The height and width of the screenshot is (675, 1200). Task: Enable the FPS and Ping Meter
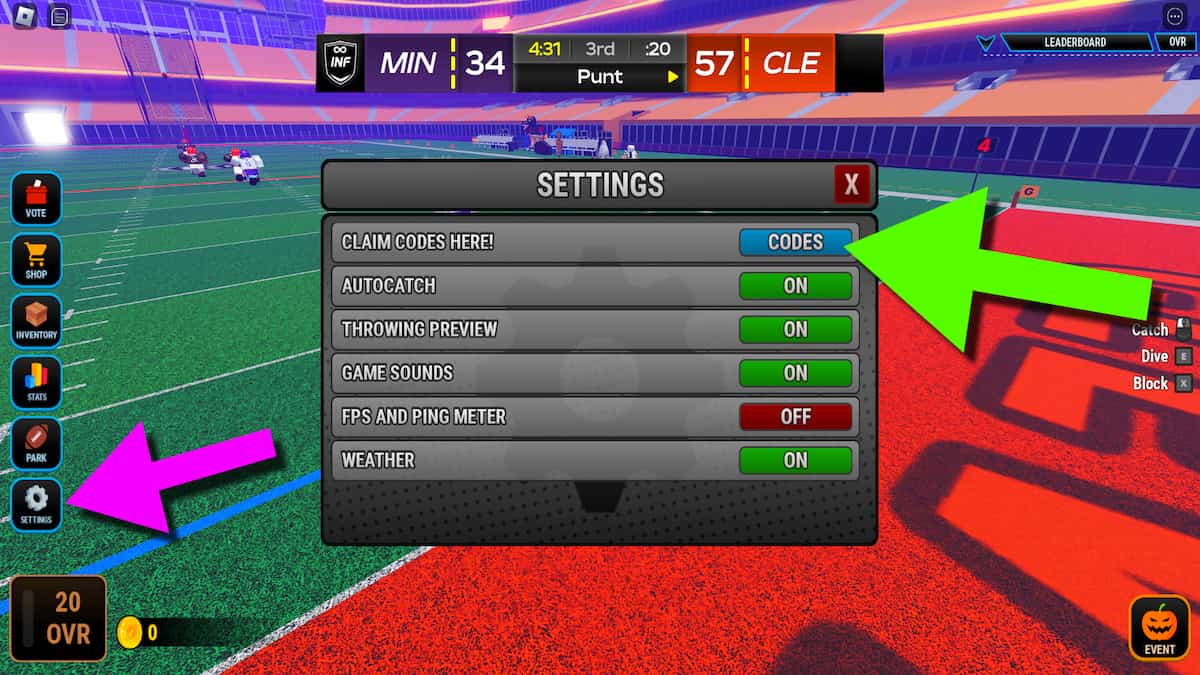tap(795, 417)
